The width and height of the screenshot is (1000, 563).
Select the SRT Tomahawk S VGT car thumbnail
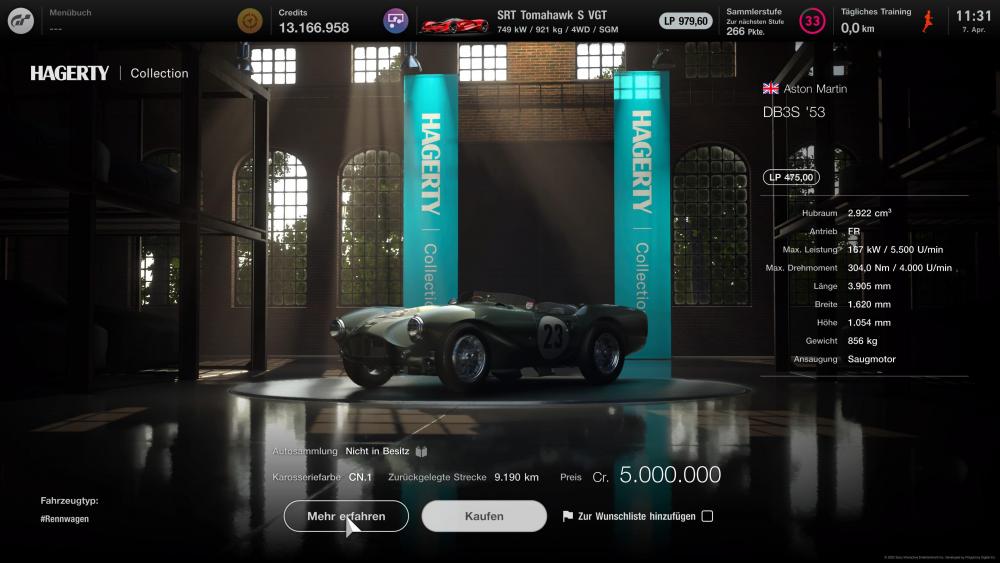point(454,21)
